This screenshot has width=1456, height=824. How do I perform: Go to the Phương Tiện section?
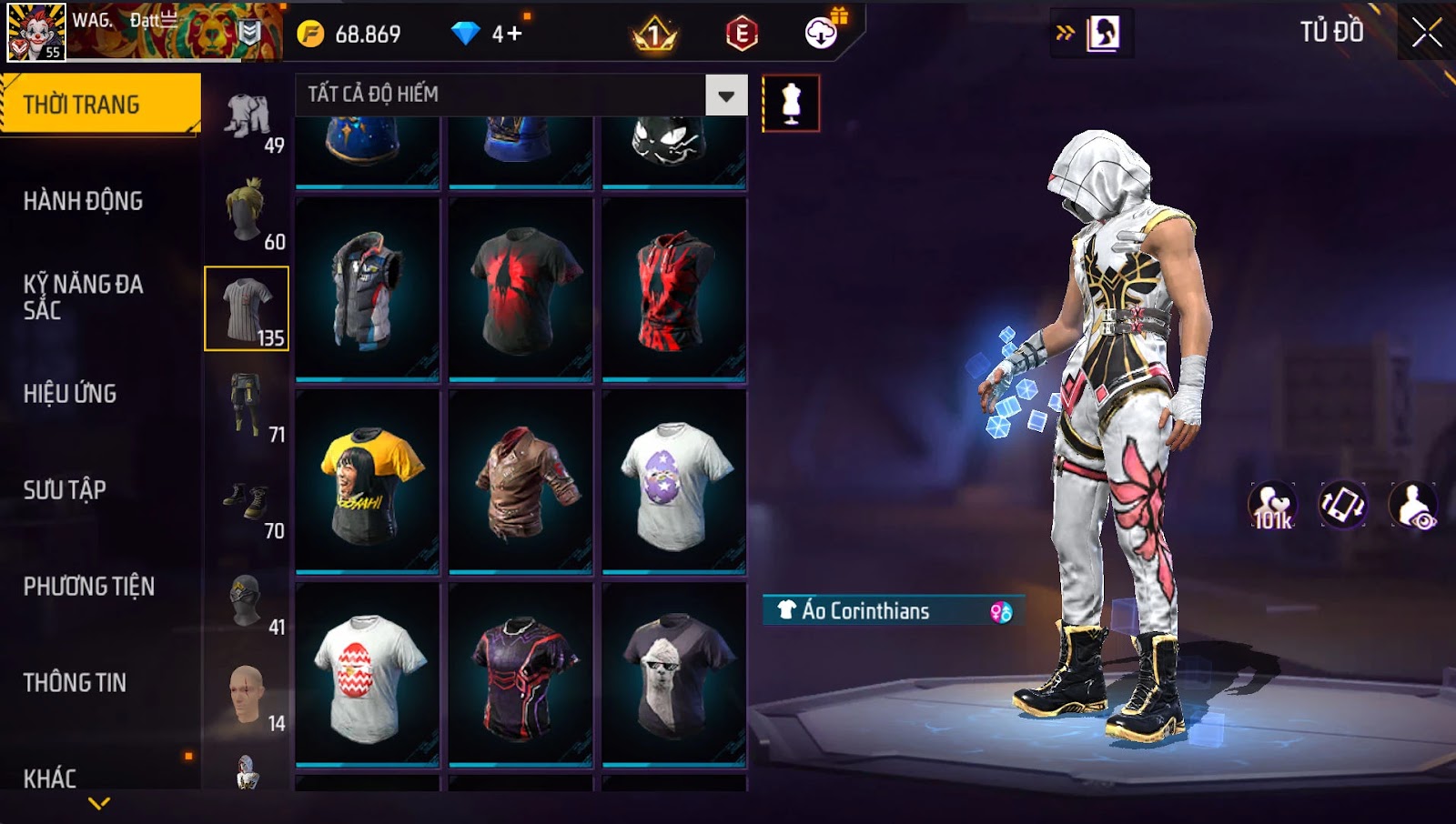(x=88, y=587)
